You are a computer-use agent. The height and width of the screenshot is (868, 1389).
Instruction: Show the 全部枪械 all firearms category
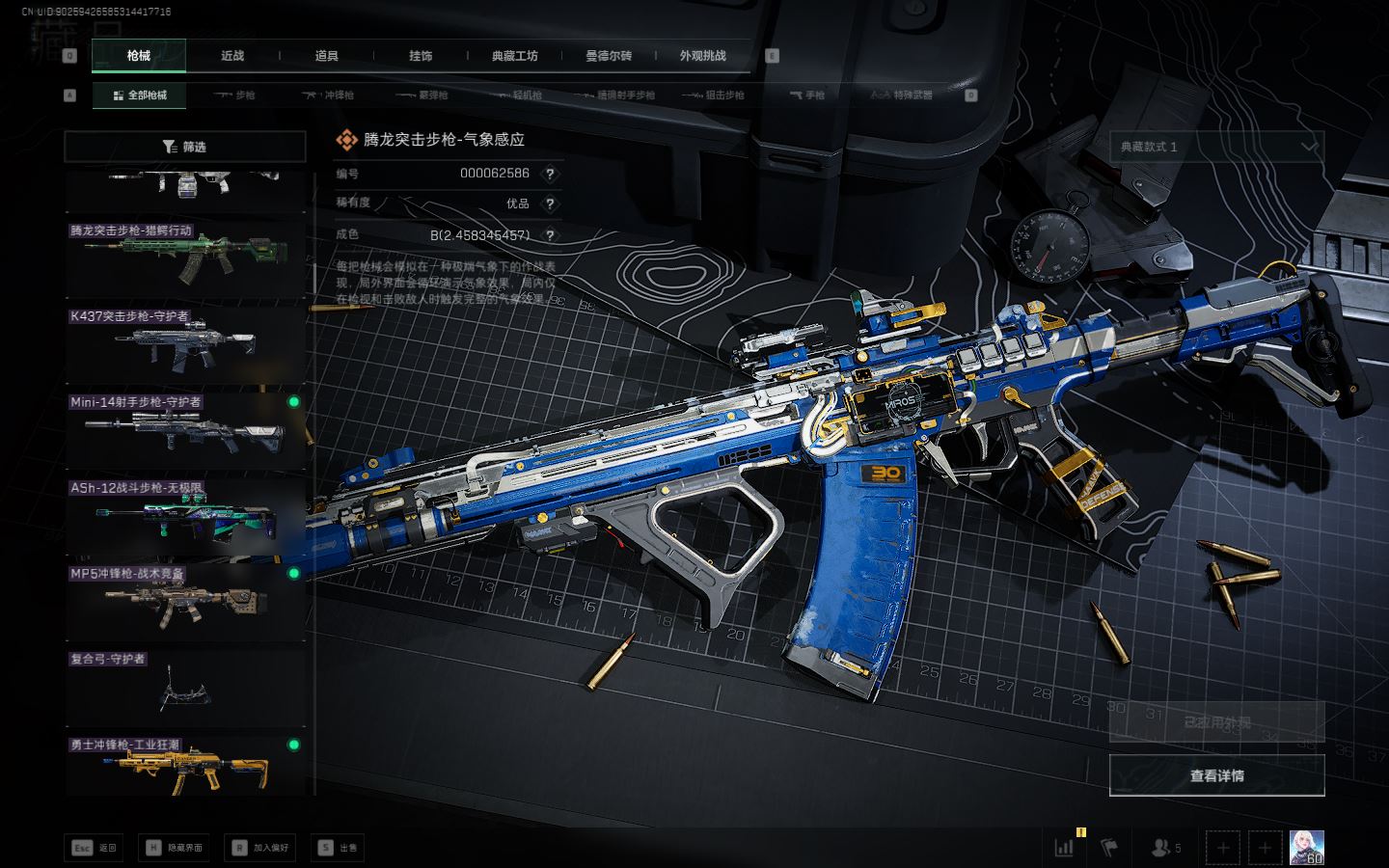(x=140, y=95)
